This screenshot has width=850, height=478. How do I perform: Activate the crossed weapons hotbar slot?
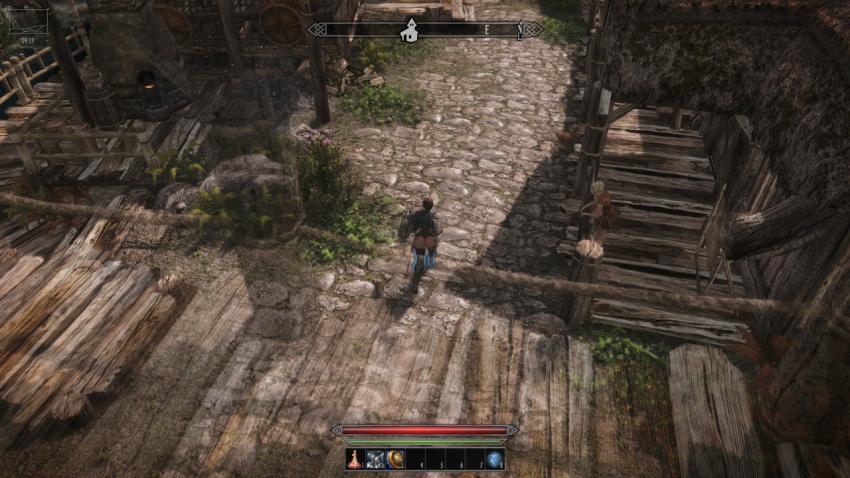tap(376, 460)
